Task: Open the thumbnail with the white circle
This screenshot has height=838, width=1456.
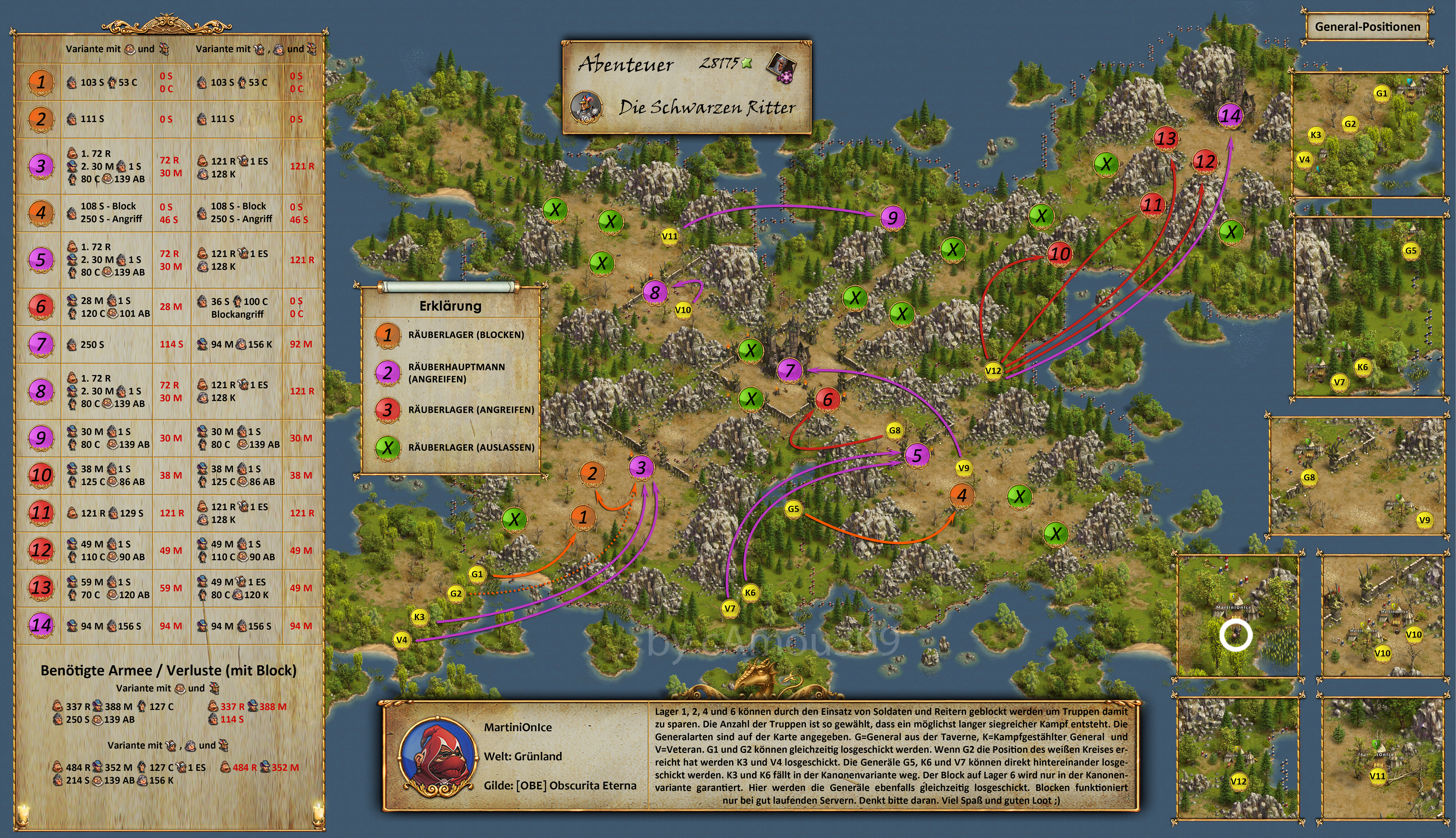Action: (x=1237, y=615)
